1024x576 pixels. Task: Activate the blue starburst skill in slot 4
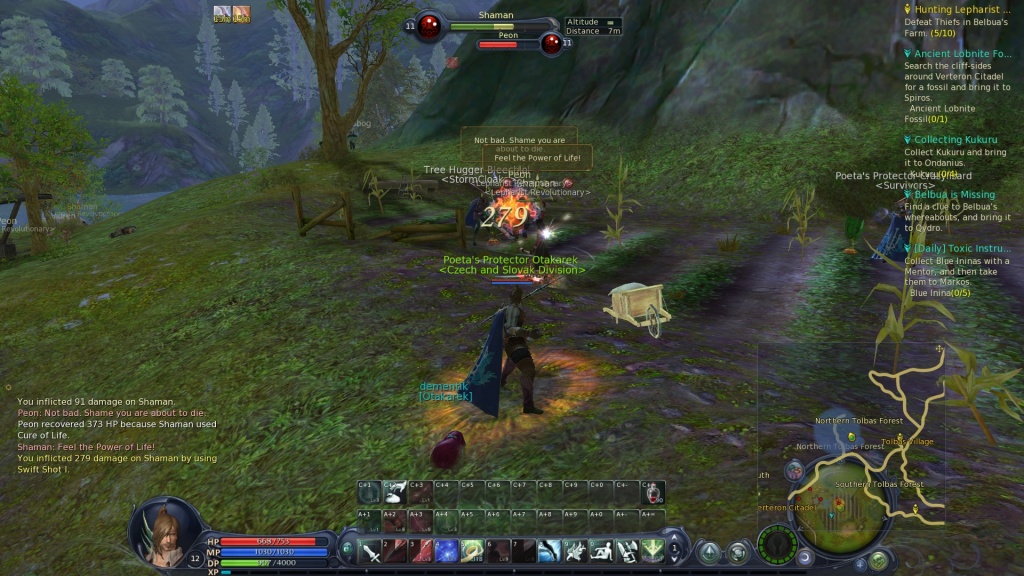click(x=447, y=550)
